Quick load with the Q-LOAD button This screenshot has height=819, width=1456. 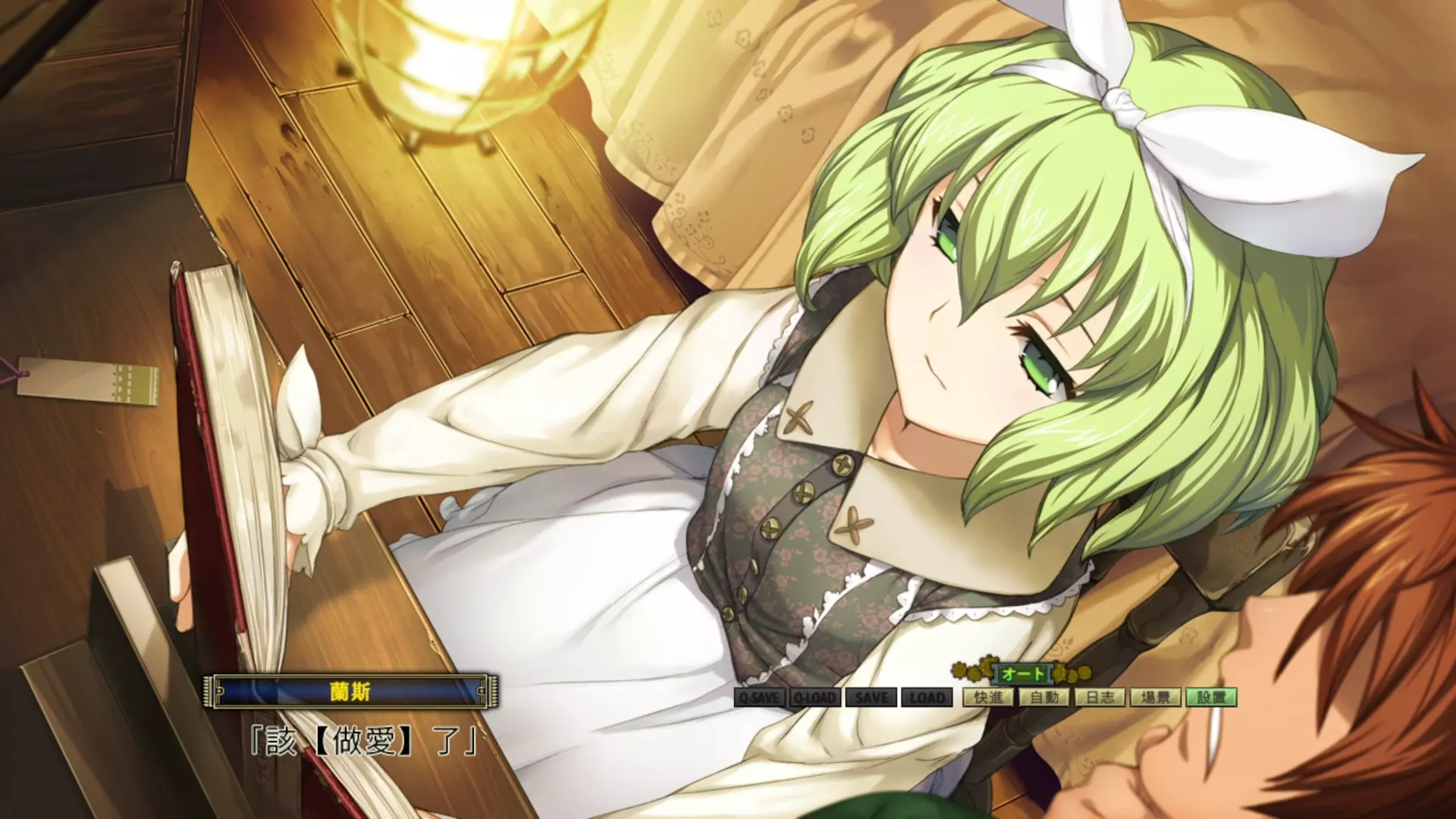point(815,698)
